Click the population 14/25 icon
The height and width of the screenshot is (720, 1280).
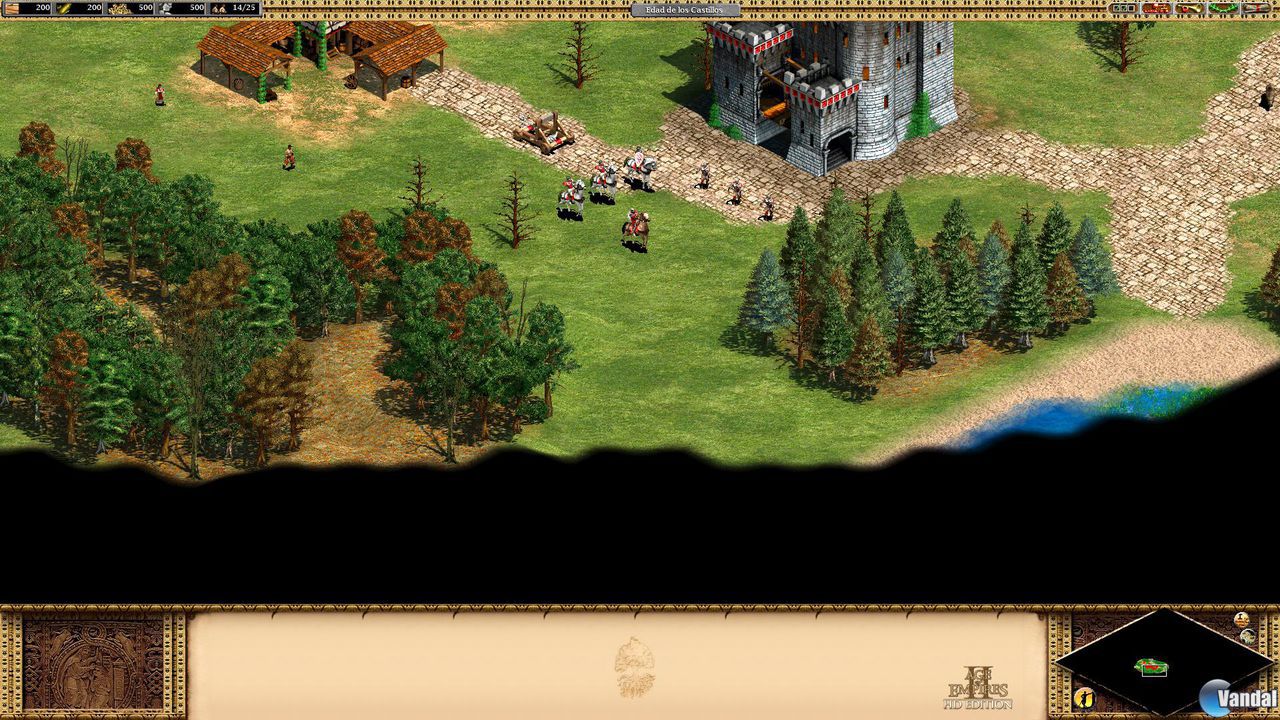[217, 8]
